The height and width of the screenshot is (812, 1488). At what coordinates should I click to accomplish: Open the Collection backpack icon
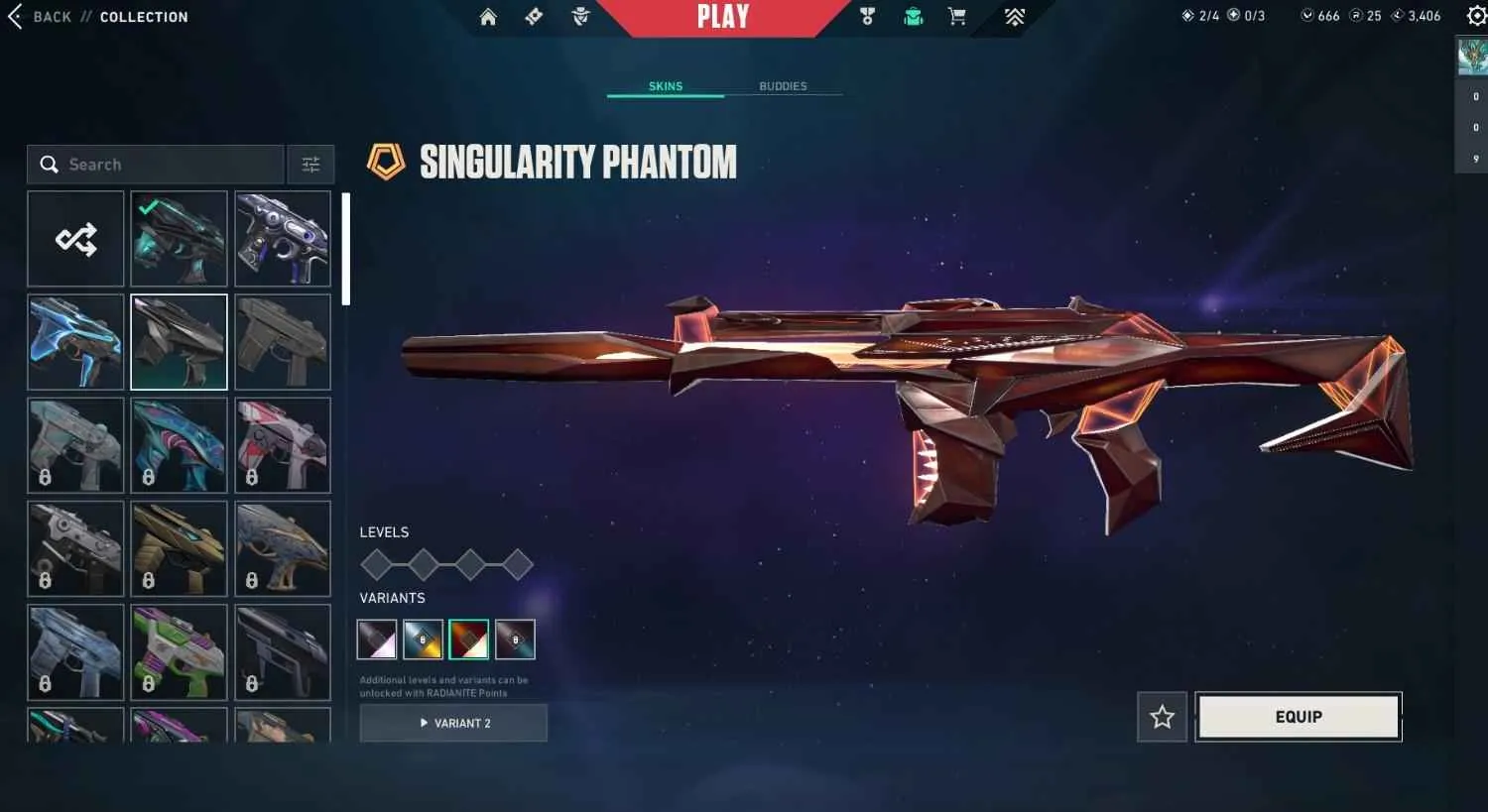912,17
